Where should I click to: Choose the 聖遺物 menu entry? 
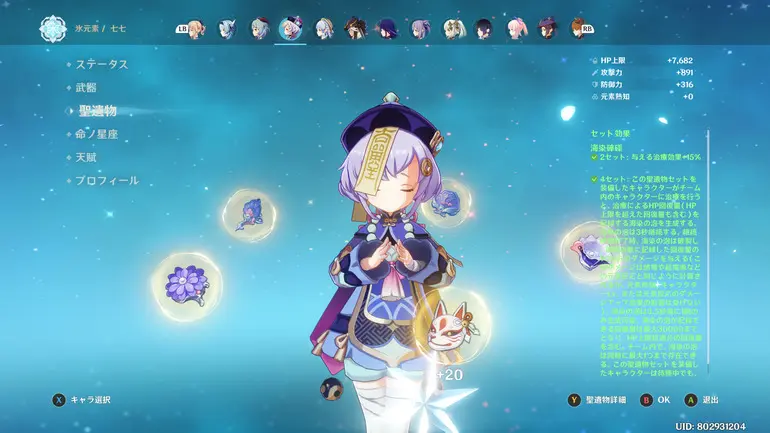(97, 110)
